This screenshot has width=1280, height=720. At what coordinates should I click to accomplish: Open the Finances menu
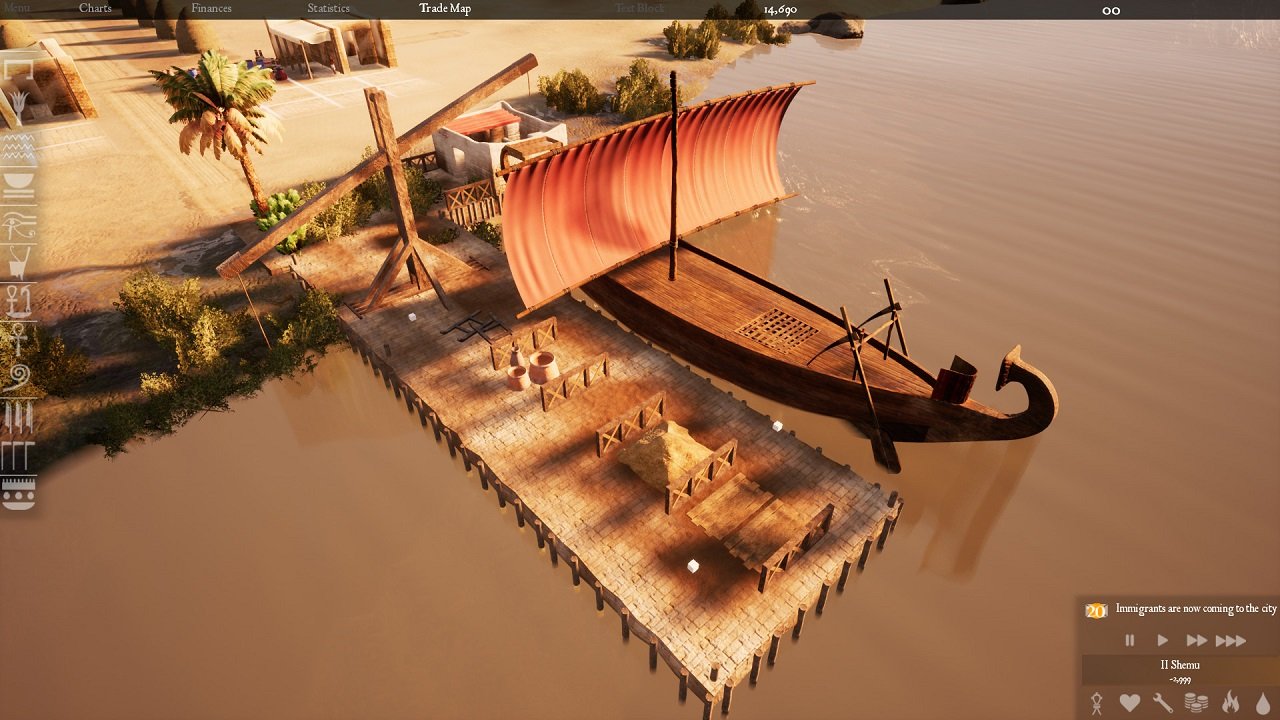click(x=211, y=9)
